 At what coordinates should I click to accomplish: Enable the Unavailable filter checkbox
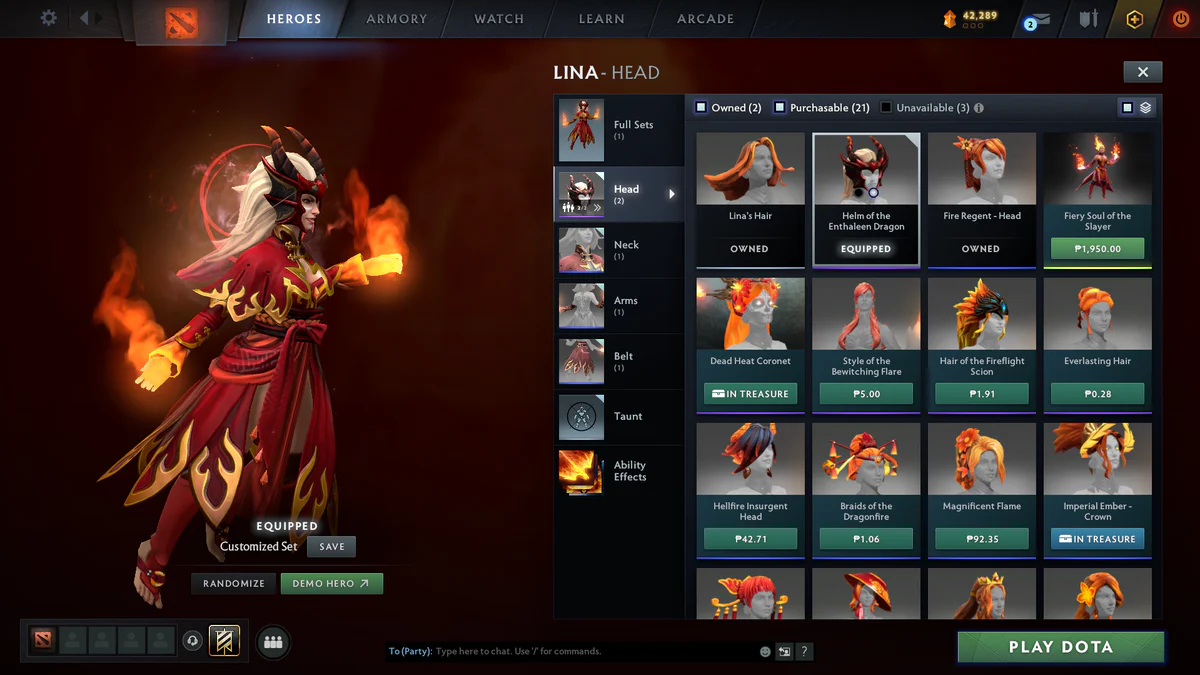(x=886, y=107)
